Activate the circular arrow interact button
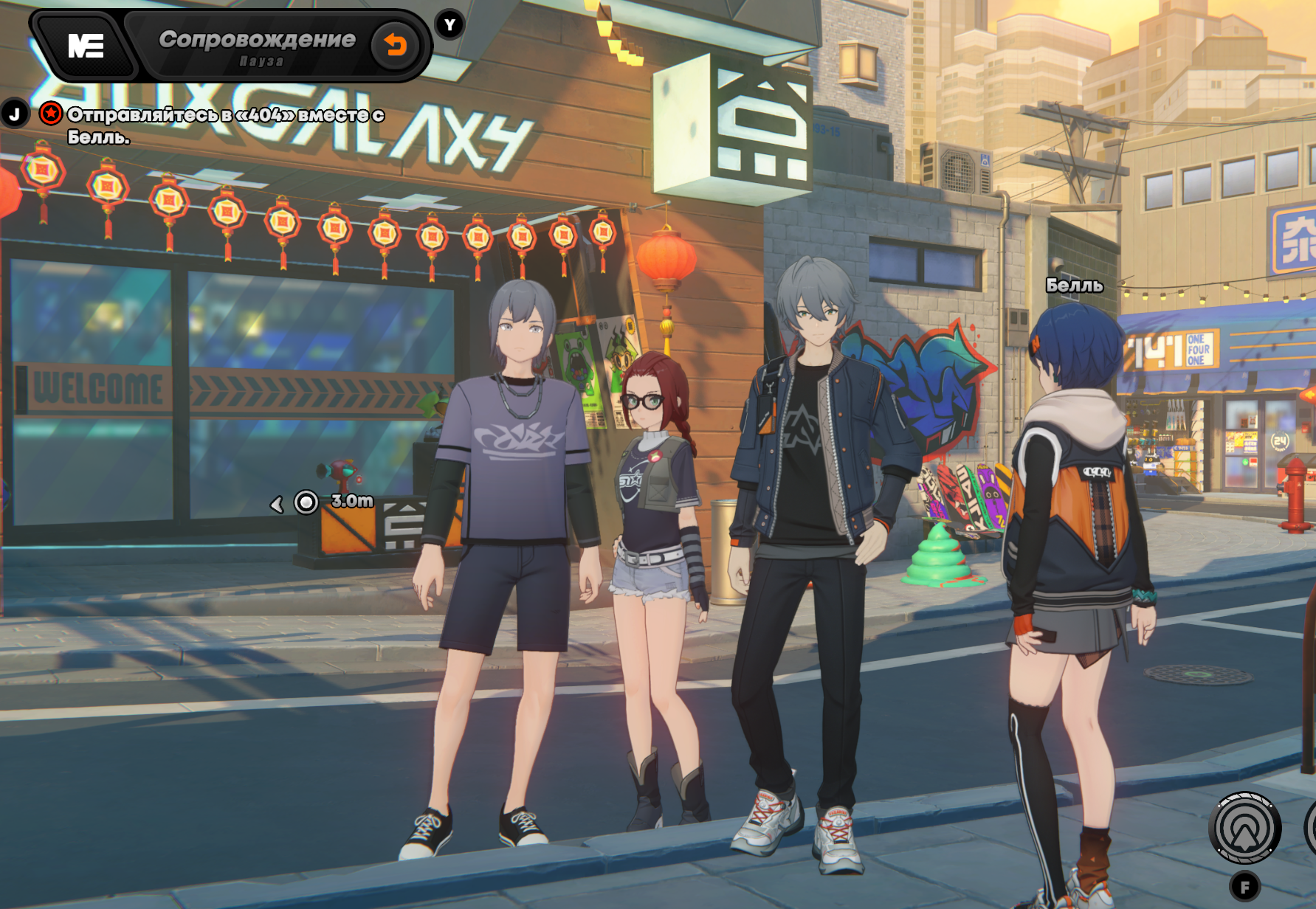1316x909 pixels. tap(1244, 829)
